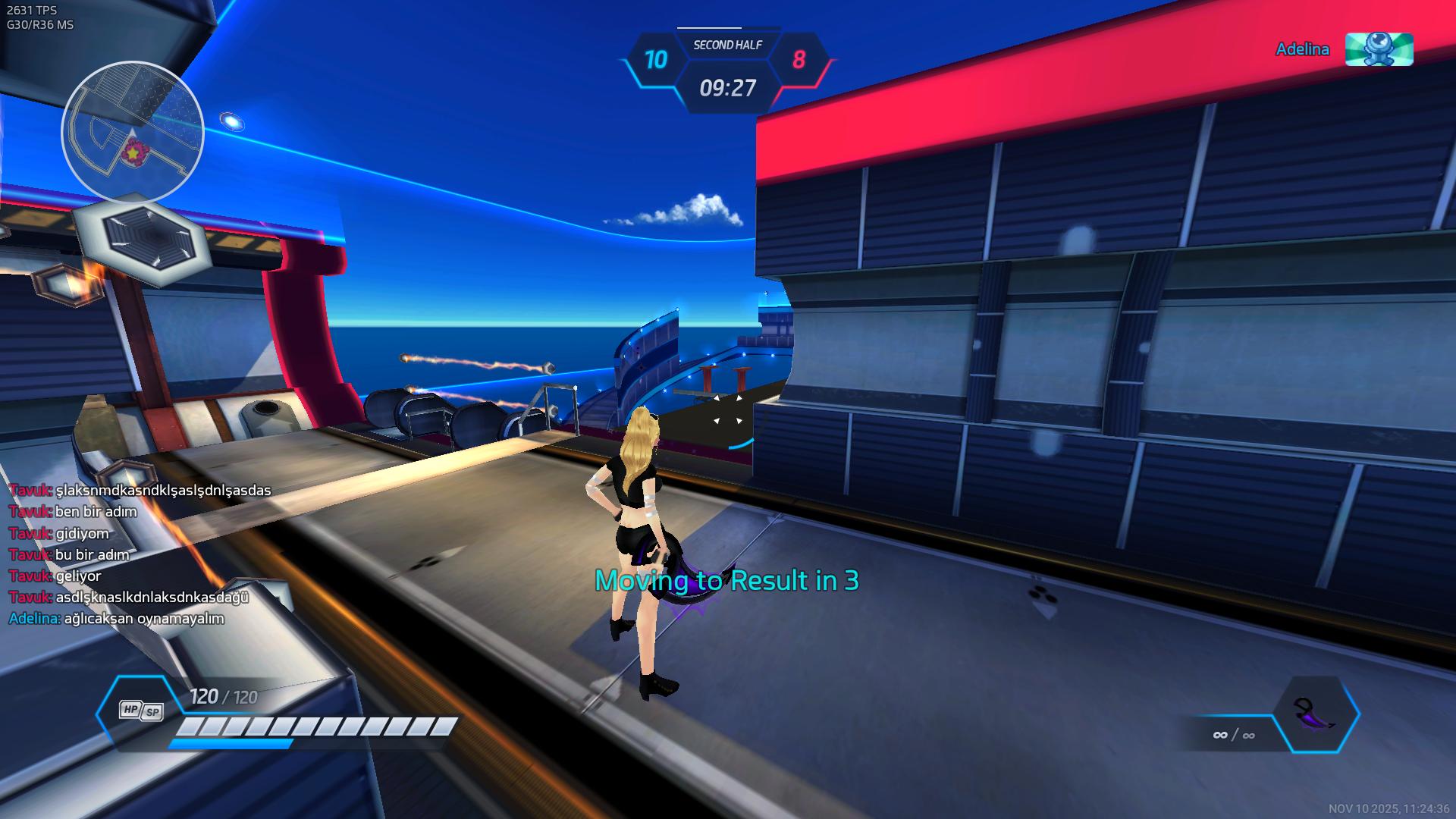Click Adelina's chat message line
The image size is (1456, 819).
[117, 618]
